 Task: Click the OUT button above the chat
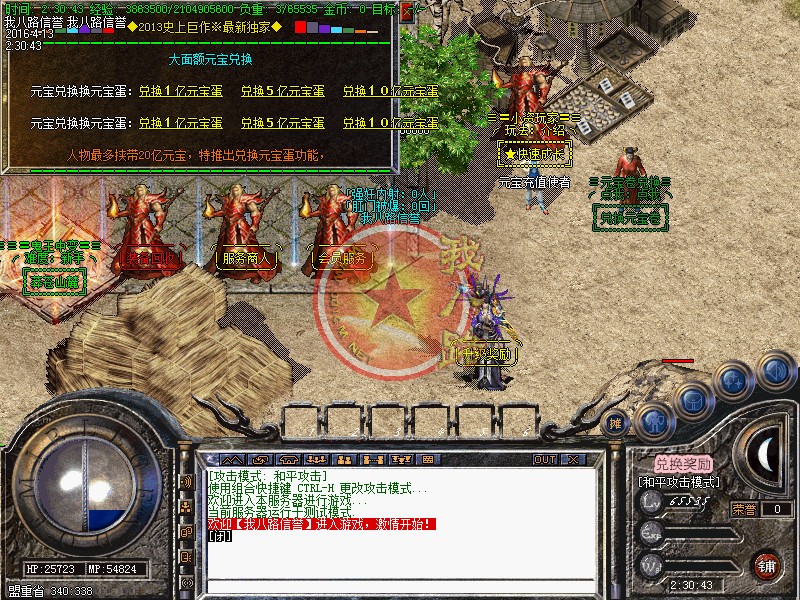pos(545,459)
